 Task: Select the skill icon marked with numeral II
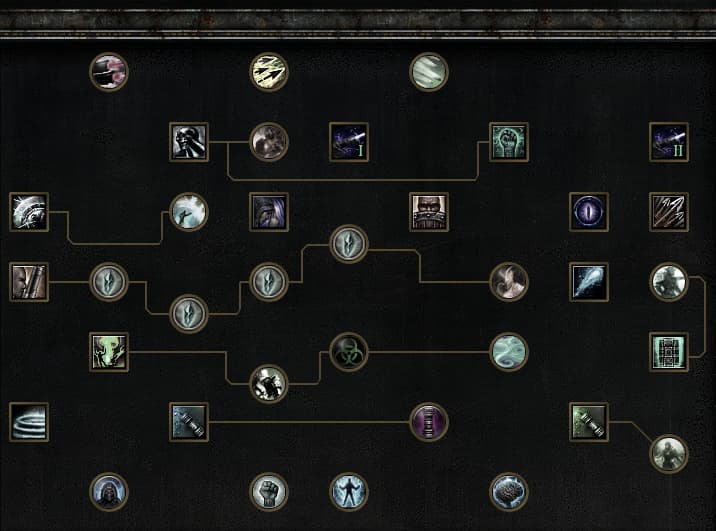click(669, 142)
